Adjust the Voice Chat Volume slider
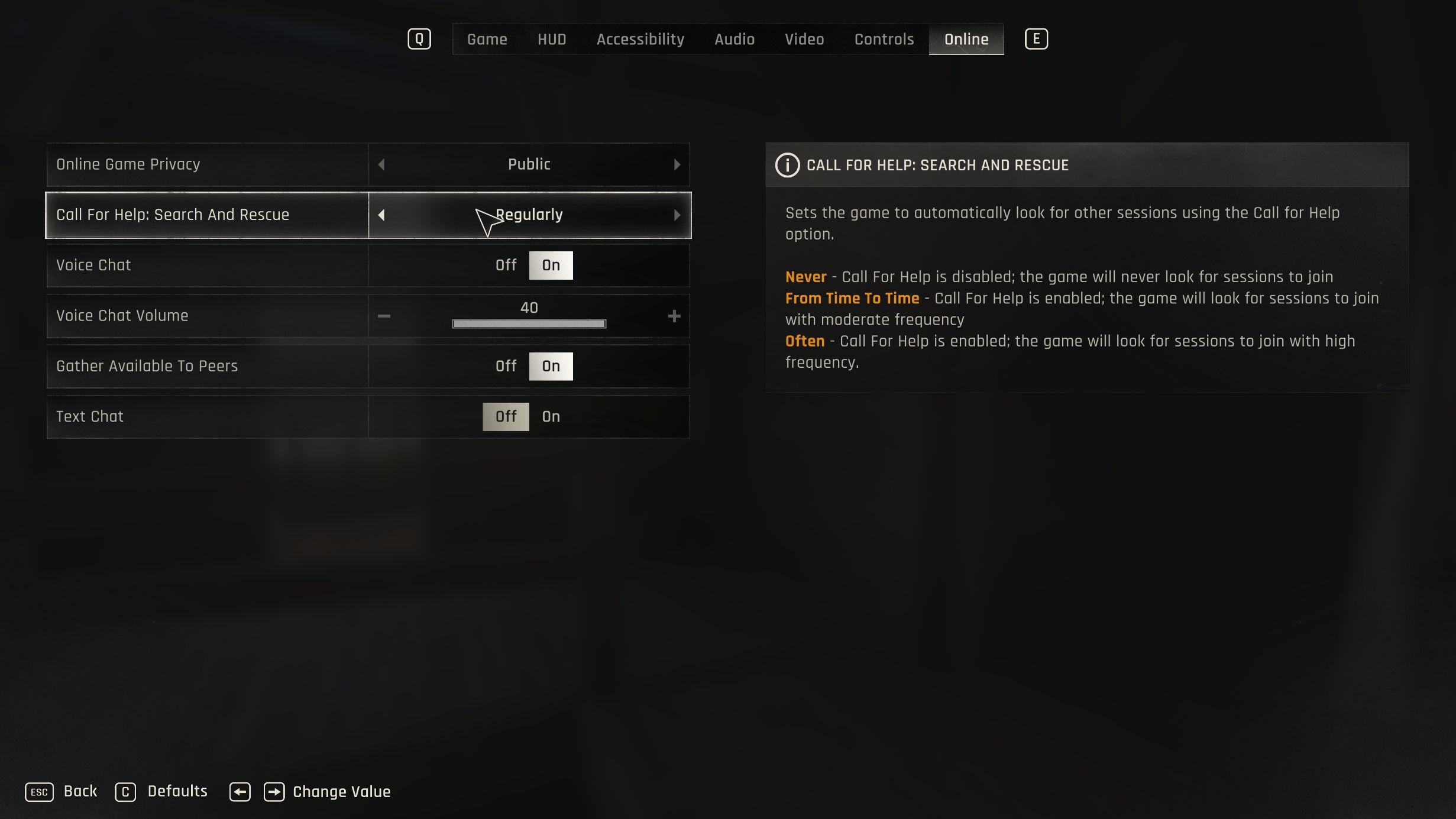 [x=529, y=323]
